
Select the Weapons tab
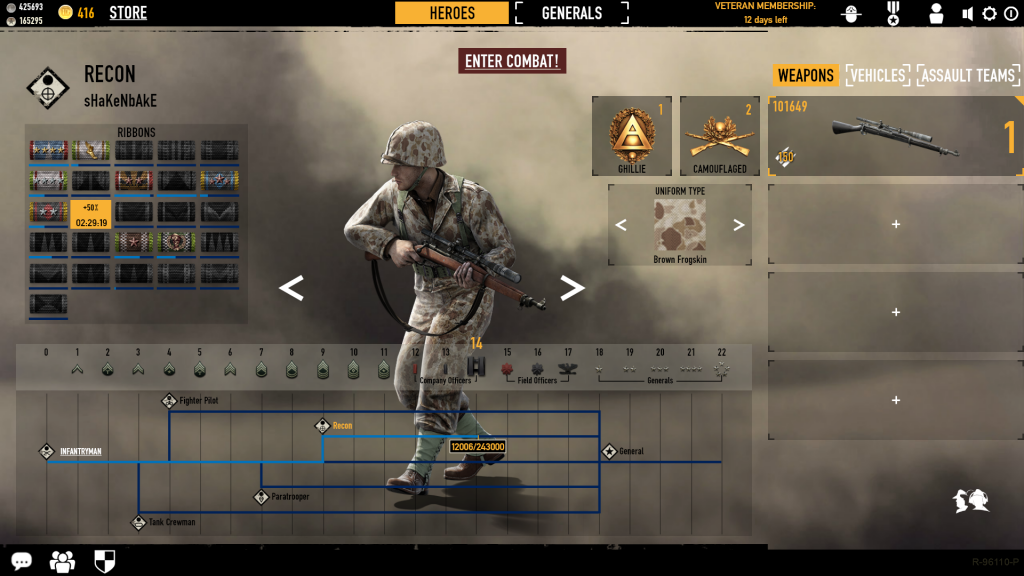click(805, 75)
